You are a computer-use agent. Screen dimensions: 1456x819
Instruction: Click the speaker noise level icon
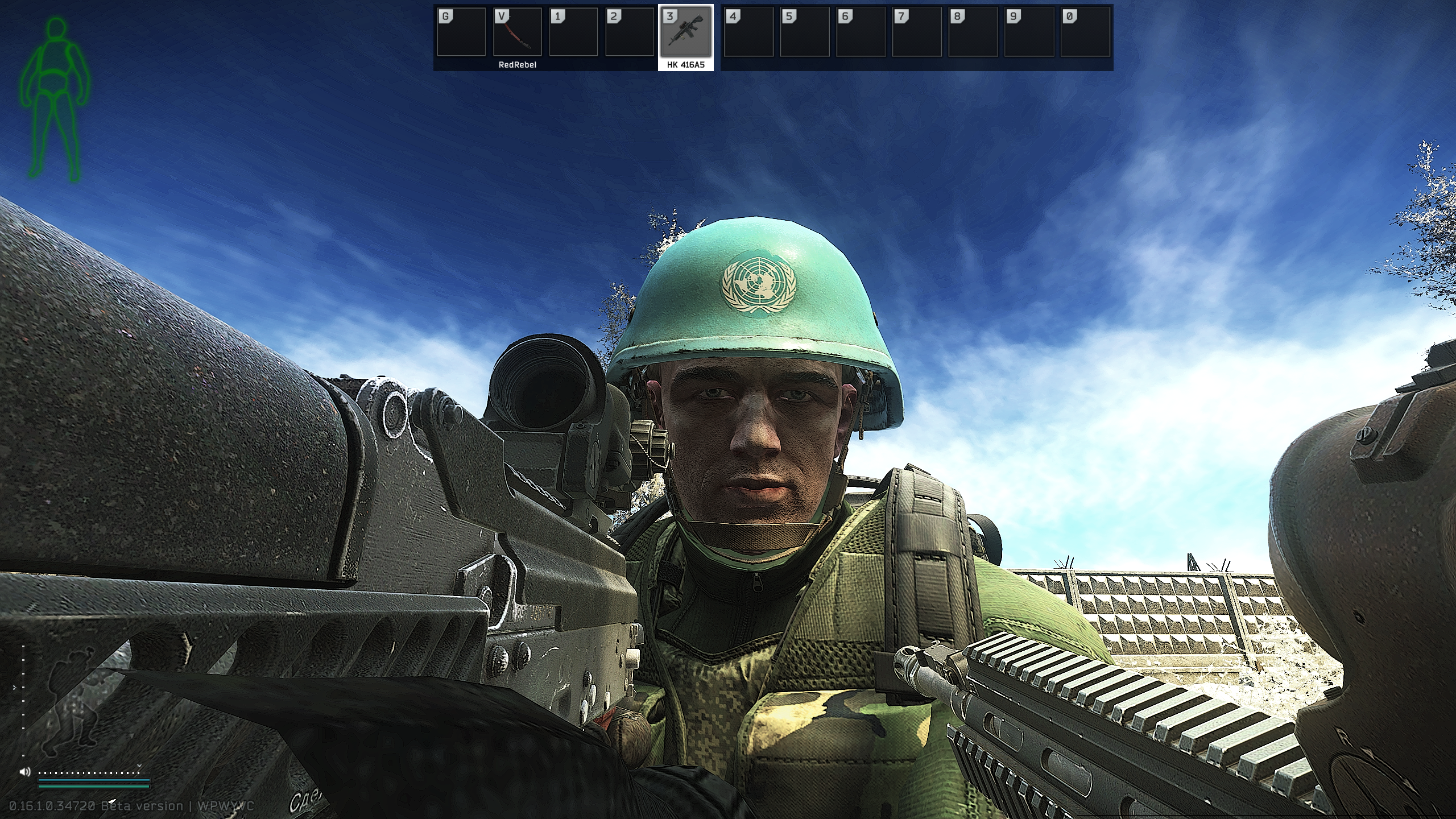[24, 772]
